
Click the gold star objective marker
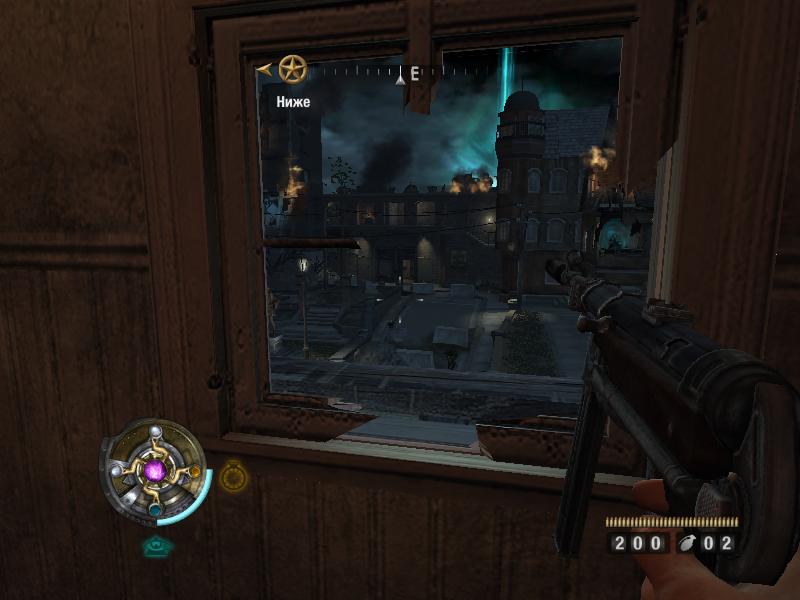[292, 69]
